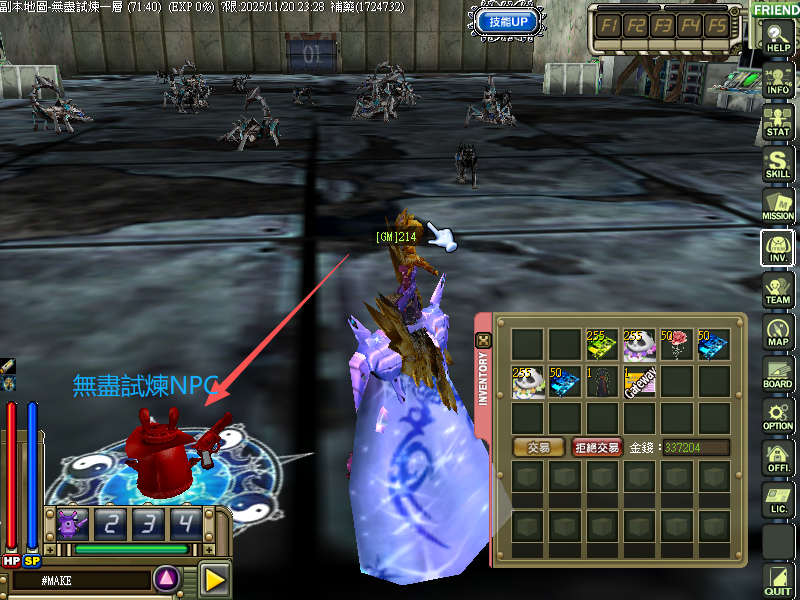Open the TEAM panel
The image size is (800, 600).
pos(778,289)
